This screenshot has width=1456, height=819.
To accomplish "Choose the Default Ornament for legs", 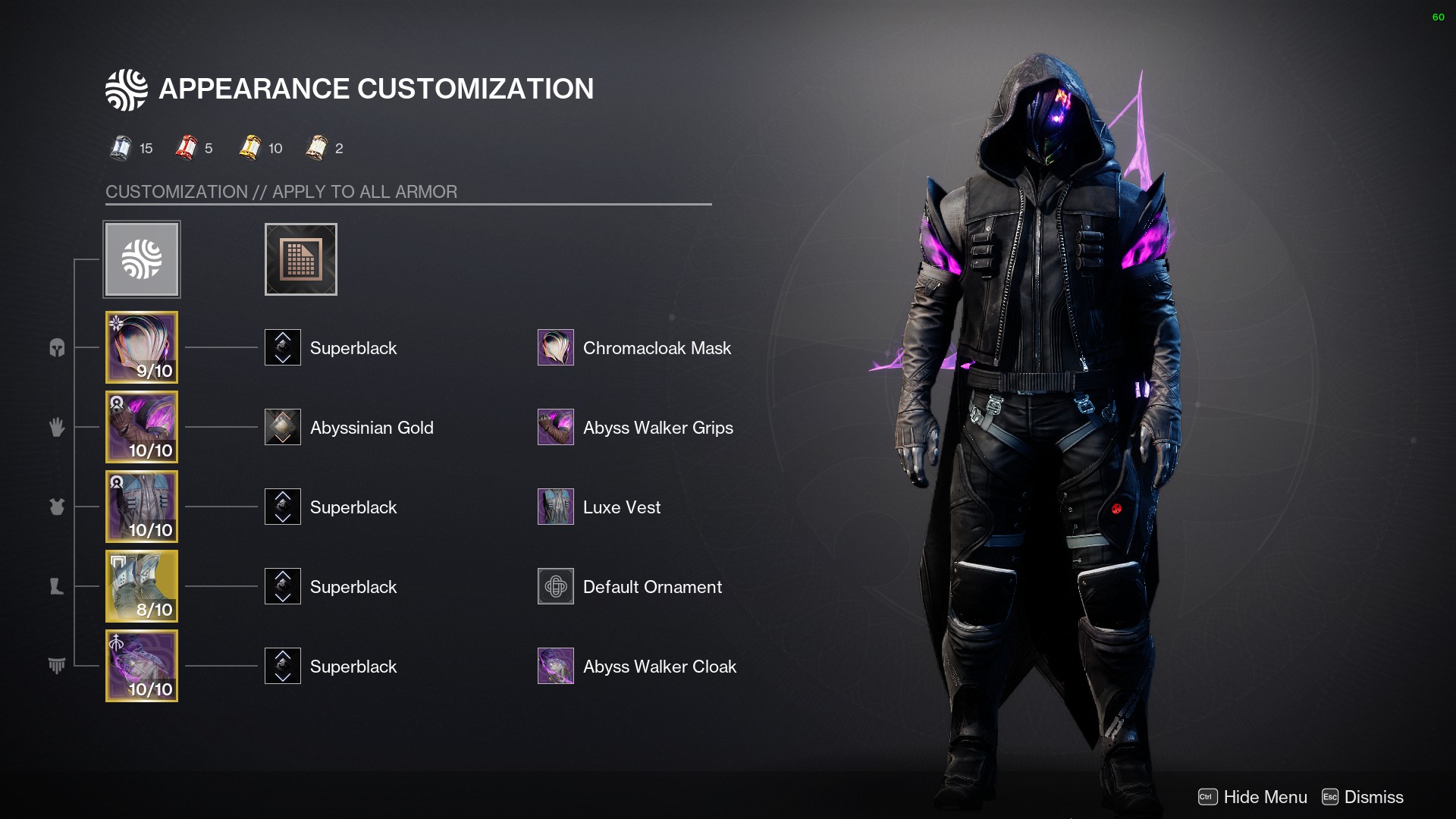I will 556,586.
